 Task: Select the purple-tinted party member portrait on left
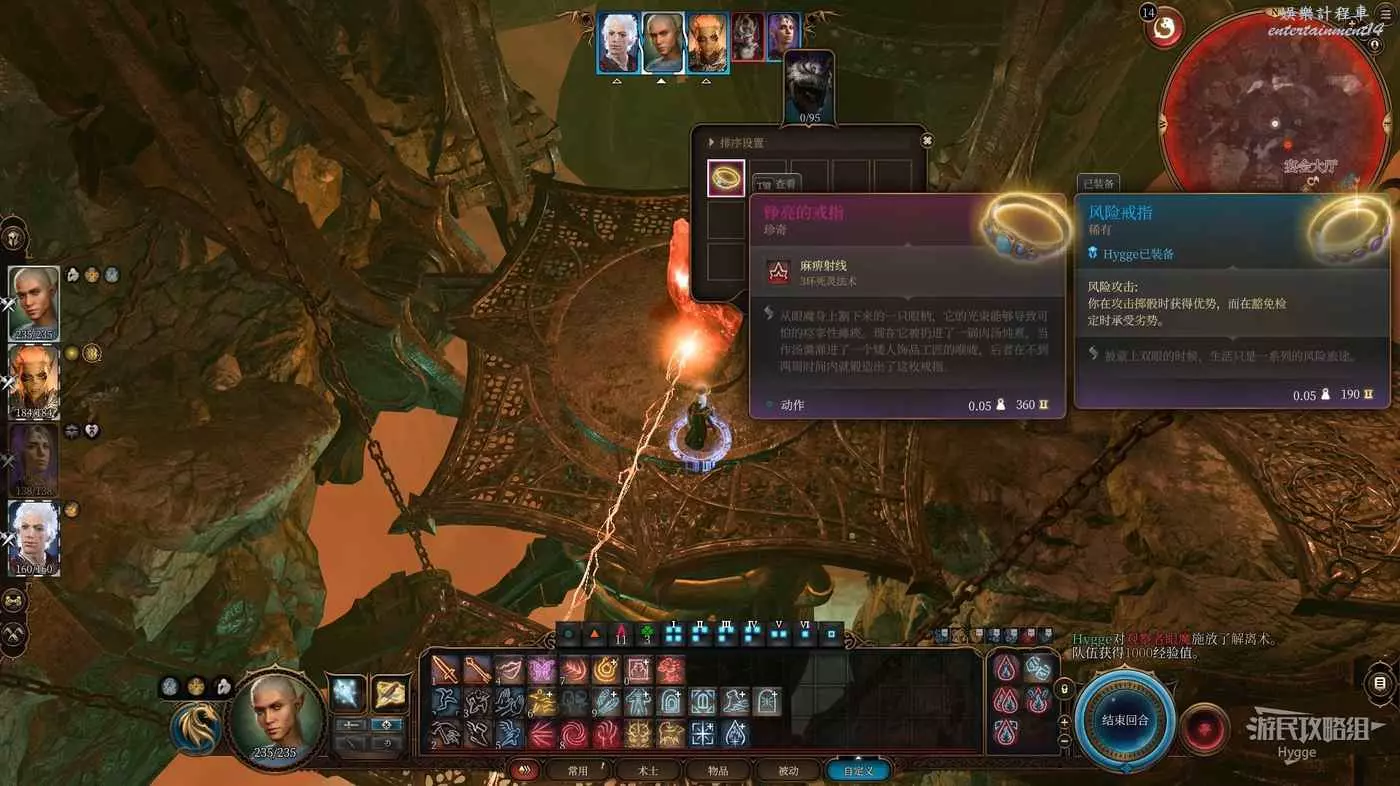(33, 460)
